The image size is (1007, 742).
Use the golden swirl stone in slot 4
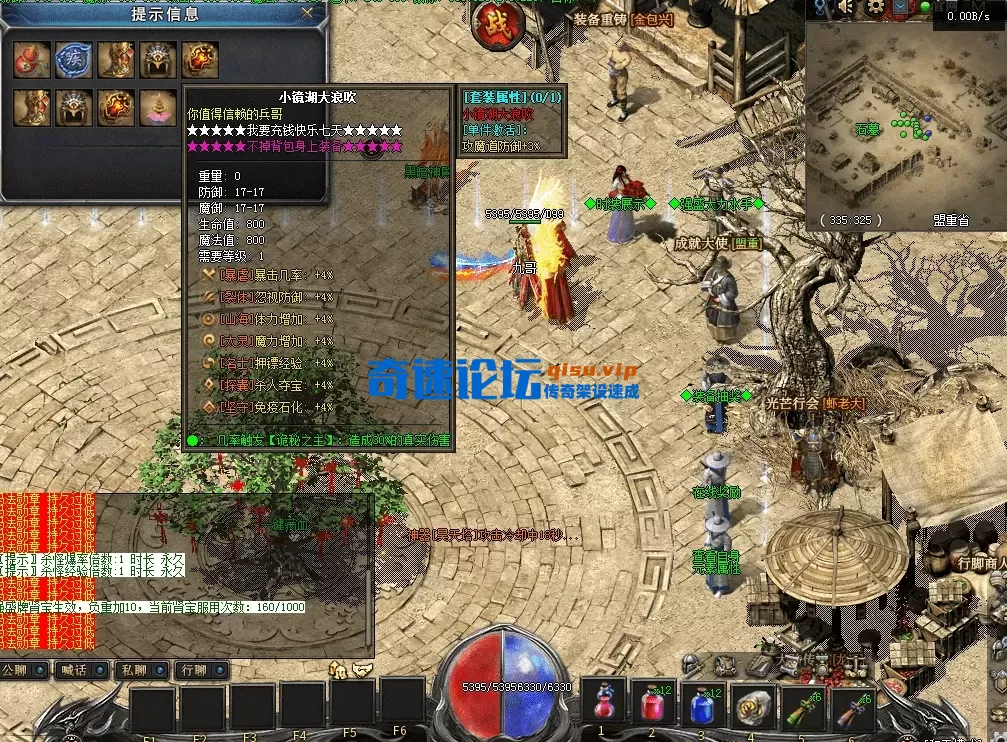(753, 706)
